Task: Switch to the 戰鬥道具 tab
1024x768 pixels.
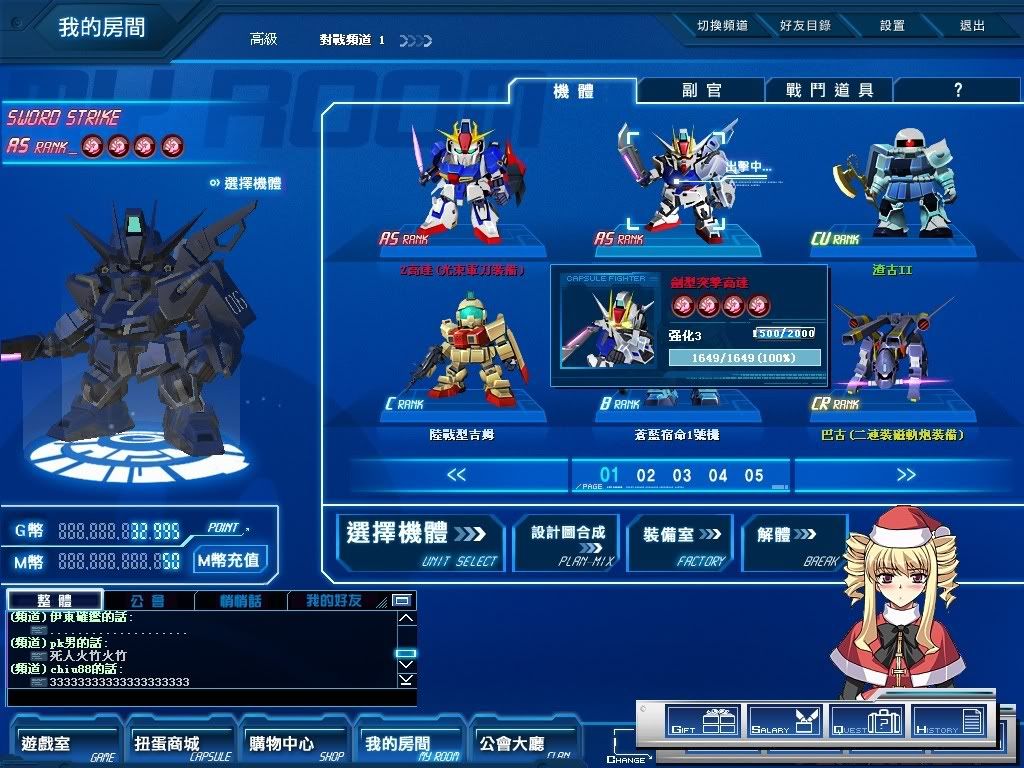Action: (829, 90)
